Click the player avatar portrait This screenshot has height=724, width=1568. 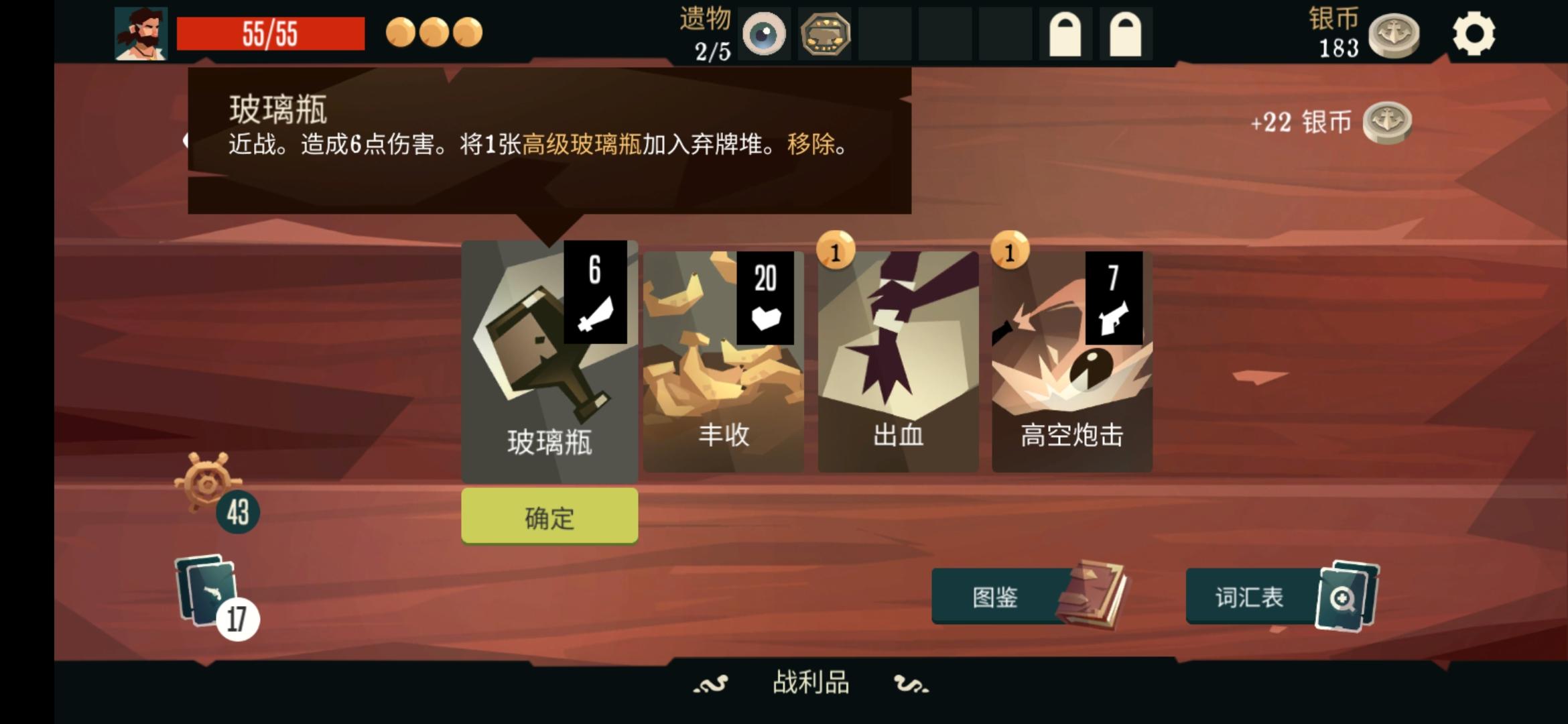pos(141,33)
